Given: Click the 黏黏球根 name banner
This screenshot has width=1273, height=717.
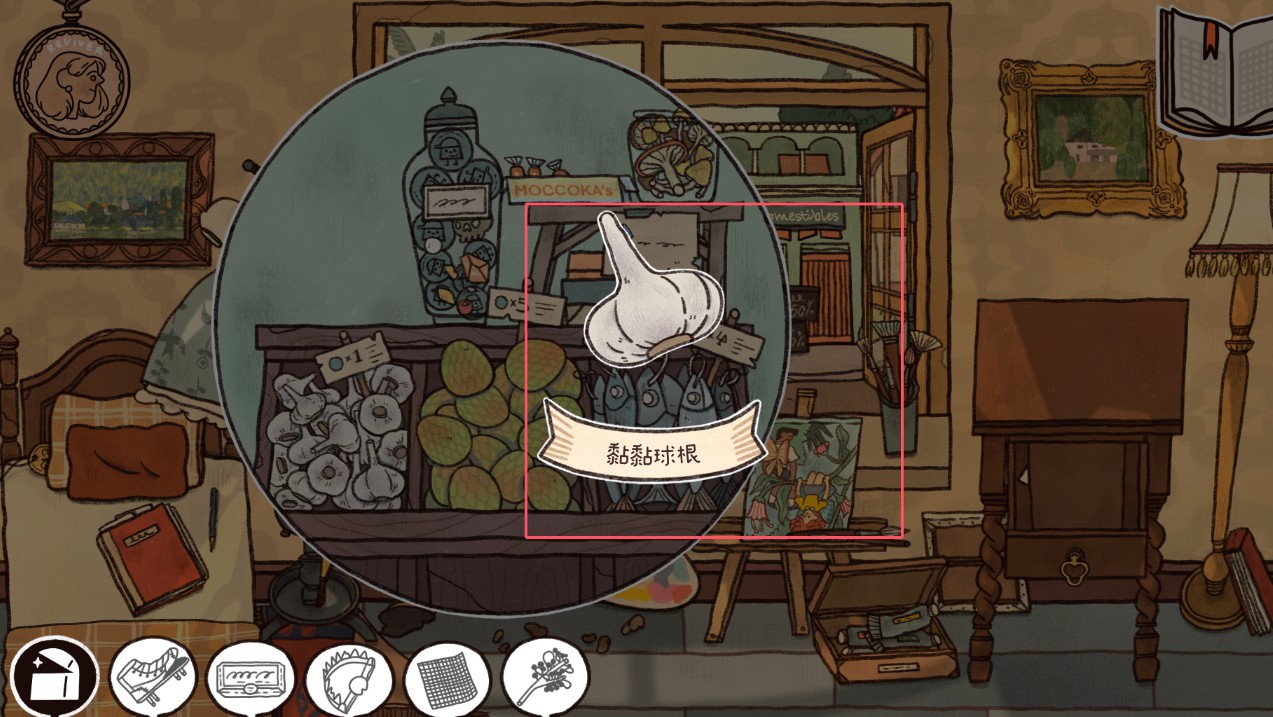Looking at the screenshot, I should 653,451.
